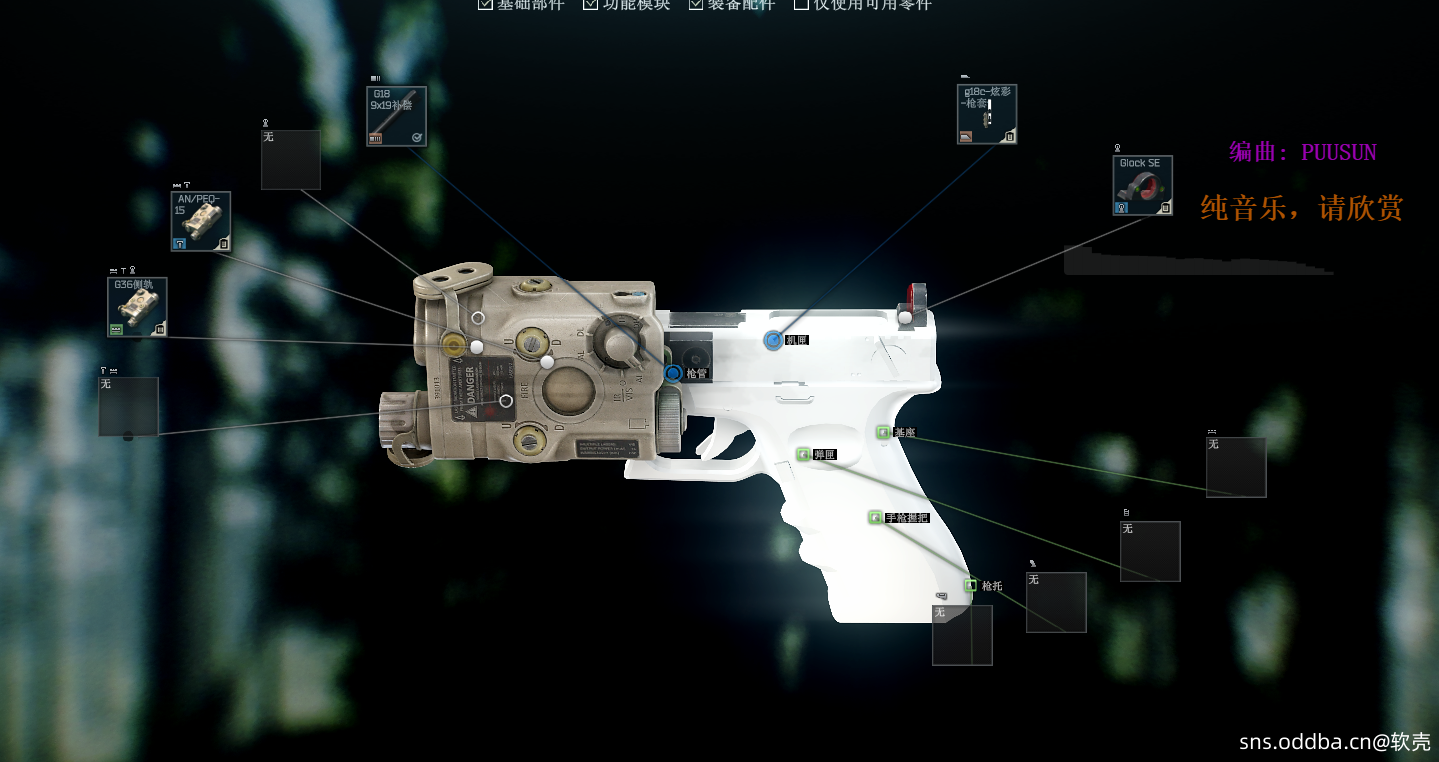Select the 基座 mount node marker
This screenshot has height=762, width=1439.
pos(883,432)
